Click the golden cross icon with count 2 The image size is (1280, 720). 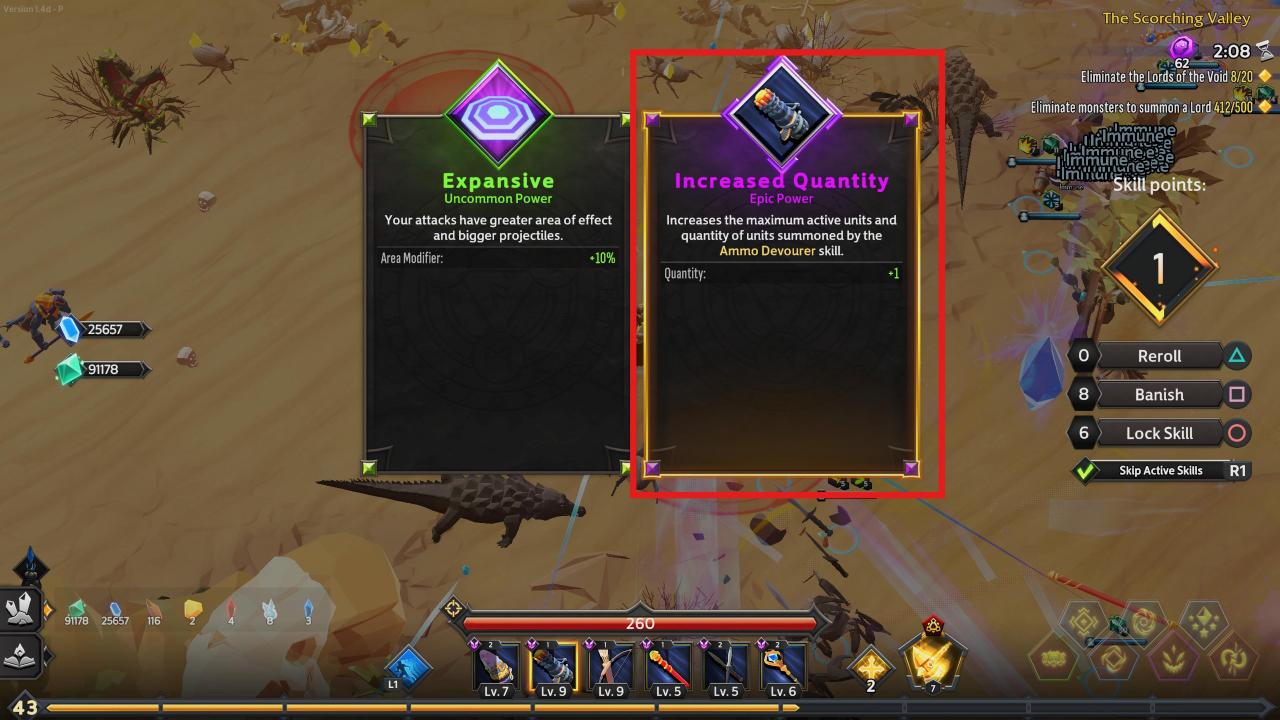(870, 668)
